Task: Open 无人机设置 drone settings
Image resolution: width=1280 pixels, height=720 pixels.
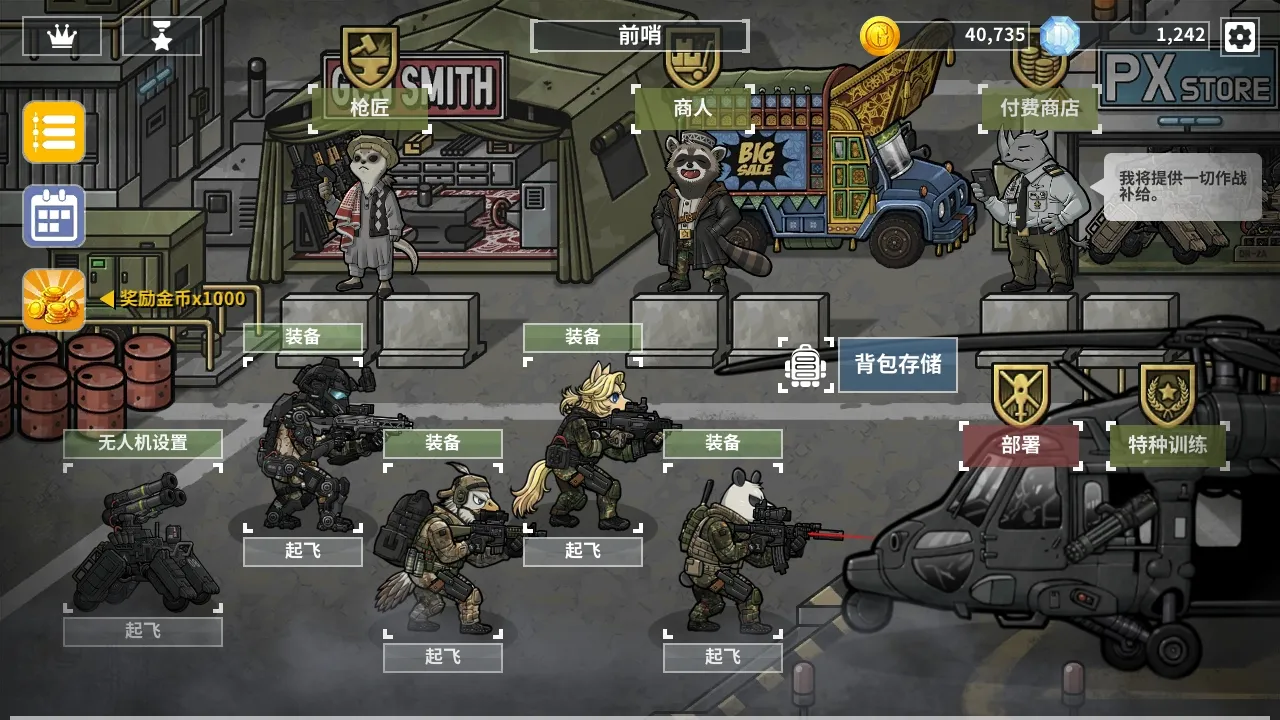Action: pos(143,443)
